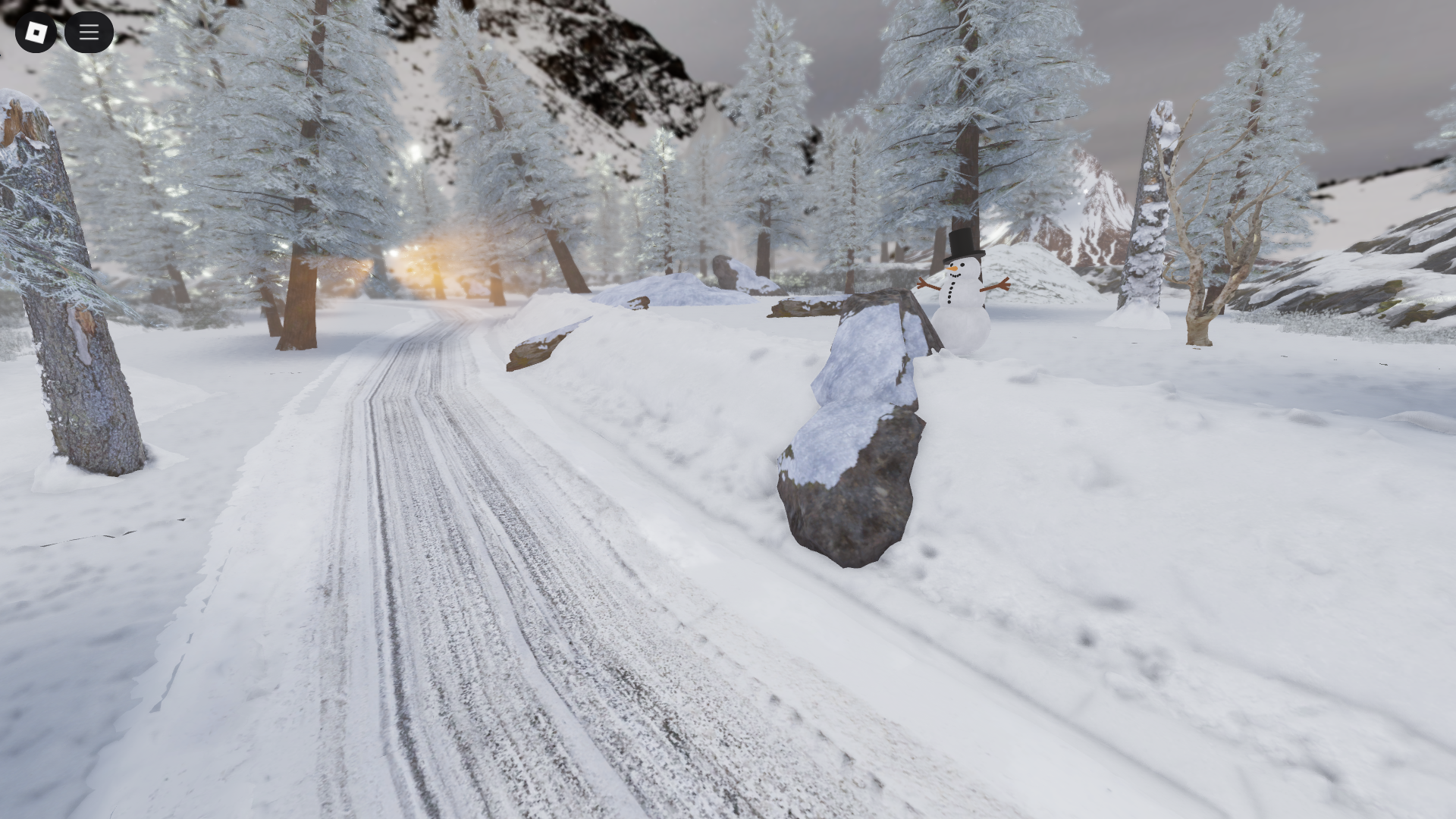Click the snowman's carrot nose
Screen dimensions: 1456x819
click(x=952, y=268)
